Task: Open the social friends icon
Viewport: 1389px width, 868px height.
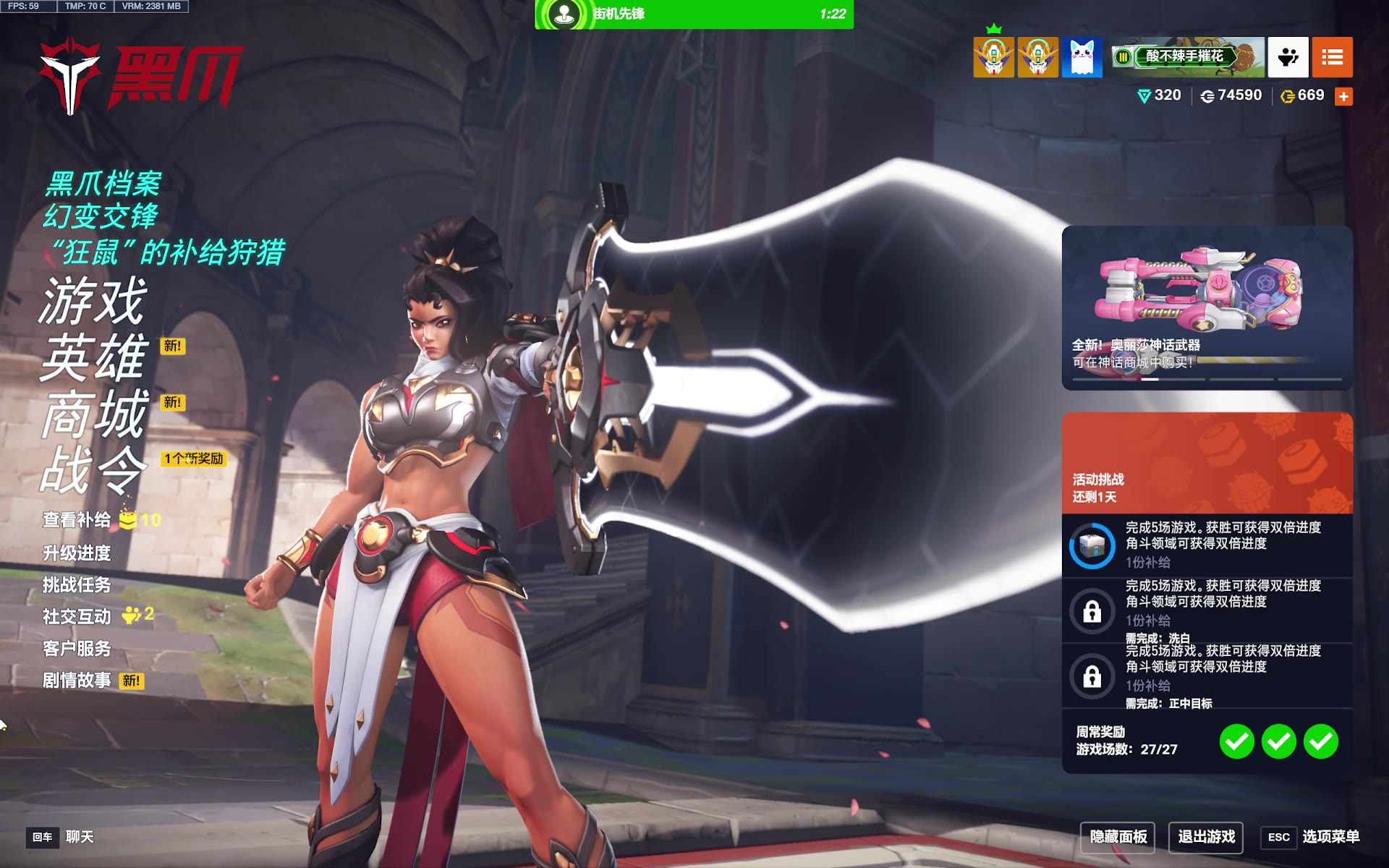Action: coord(1288,57)
